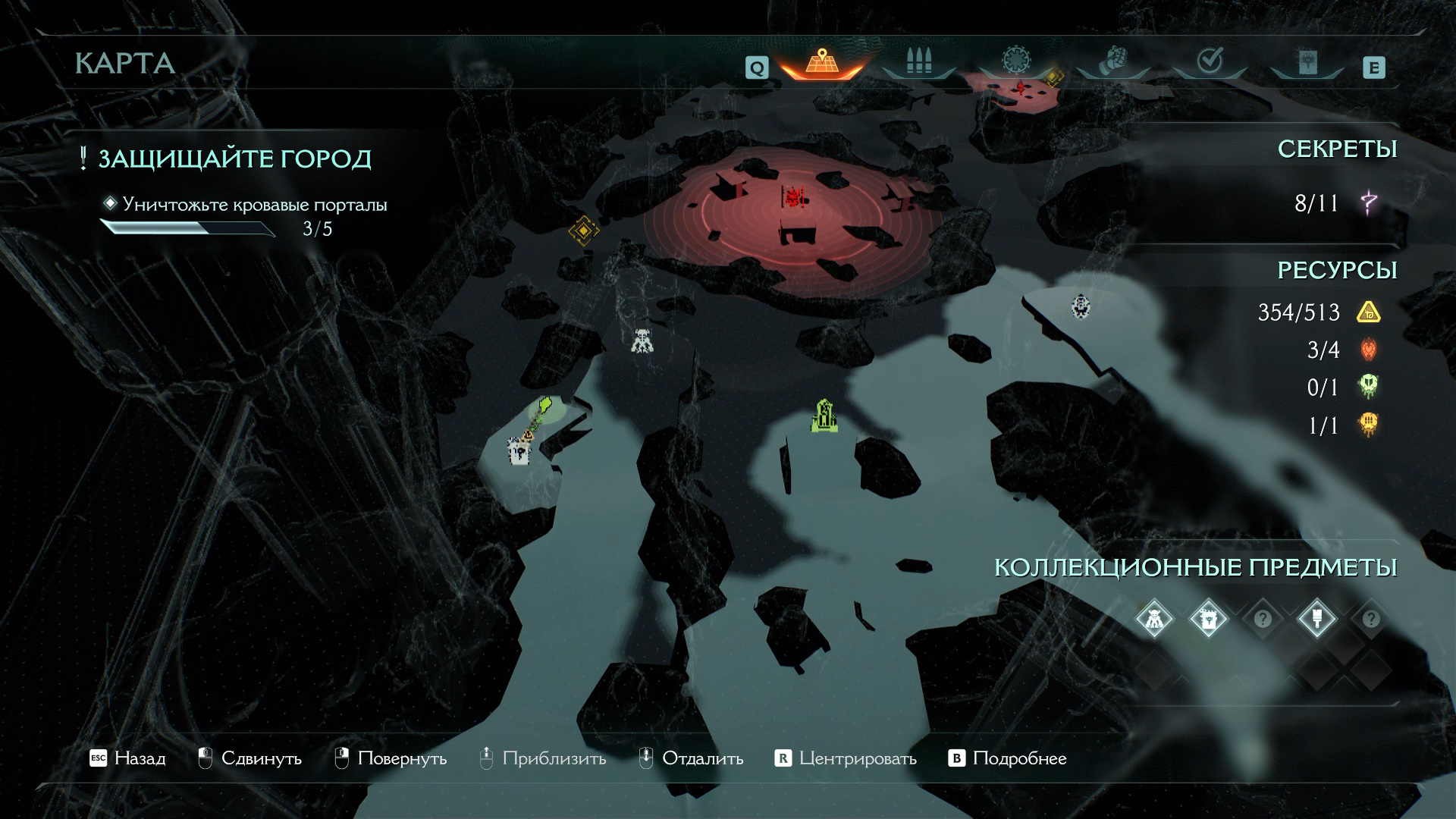Select the flaming codex collectible icon
Screen dimensions: 1456x819
click(1208, 619)
